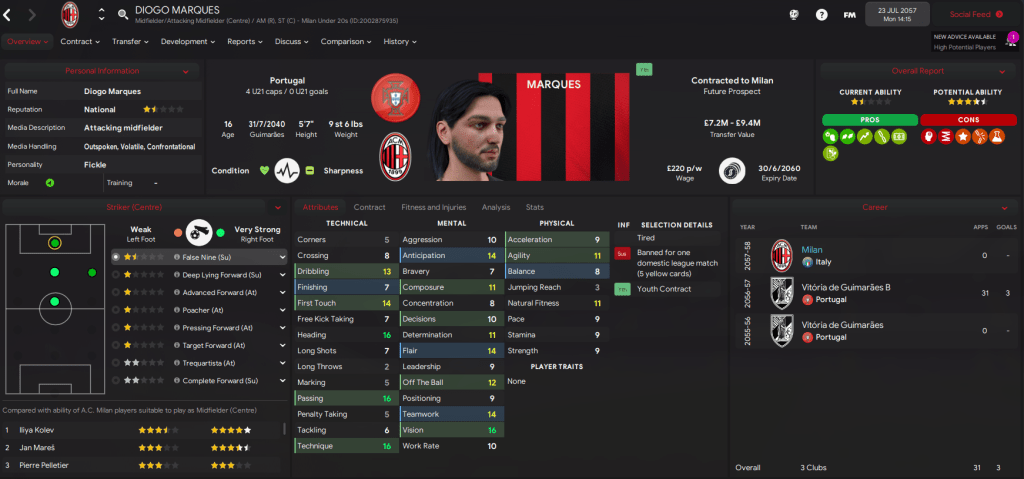The width and height of the screenshot is (1024, 479).
Task: Open the Contract dropdown in the top menu
Action: 80,41
